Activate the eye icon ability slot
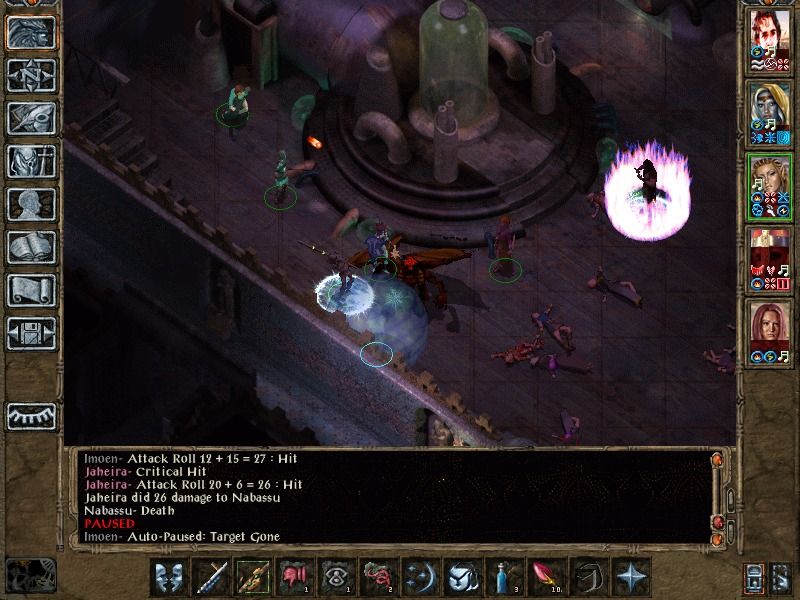 click(336, 578)
